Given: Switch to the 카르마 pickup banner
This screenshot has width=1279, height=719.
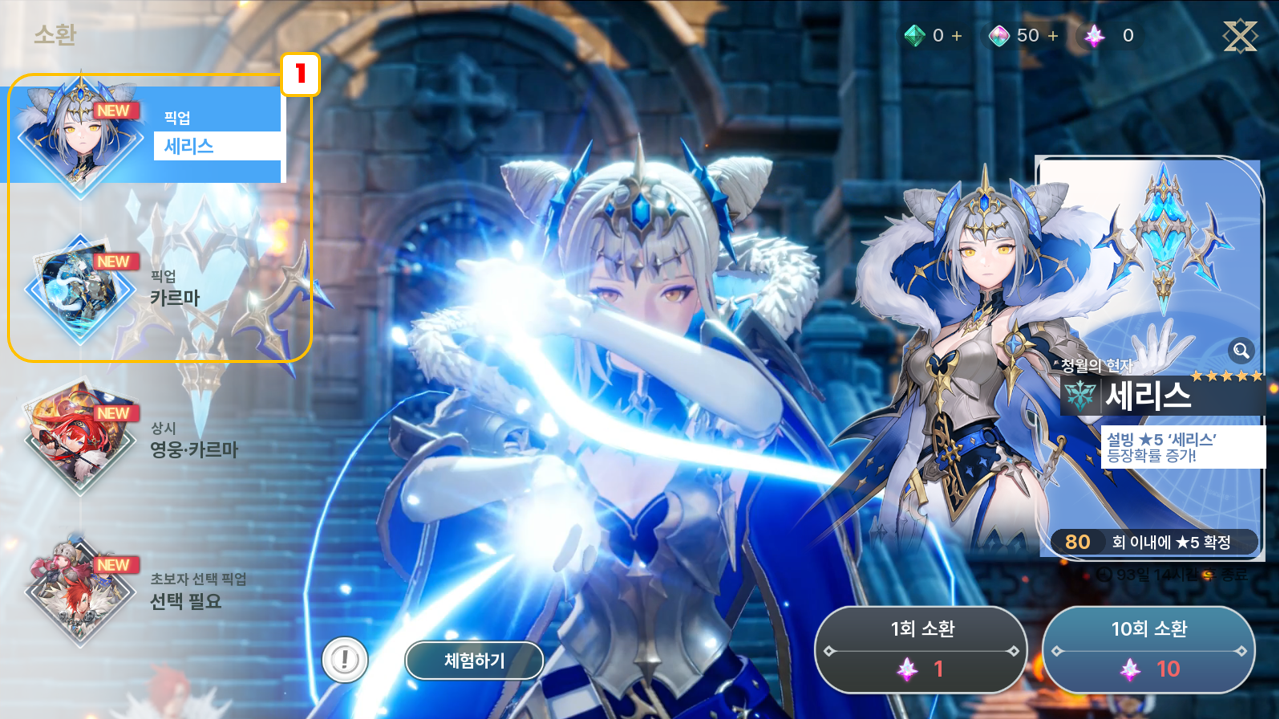Looking at the screenshot, I should tap(150, 288).
